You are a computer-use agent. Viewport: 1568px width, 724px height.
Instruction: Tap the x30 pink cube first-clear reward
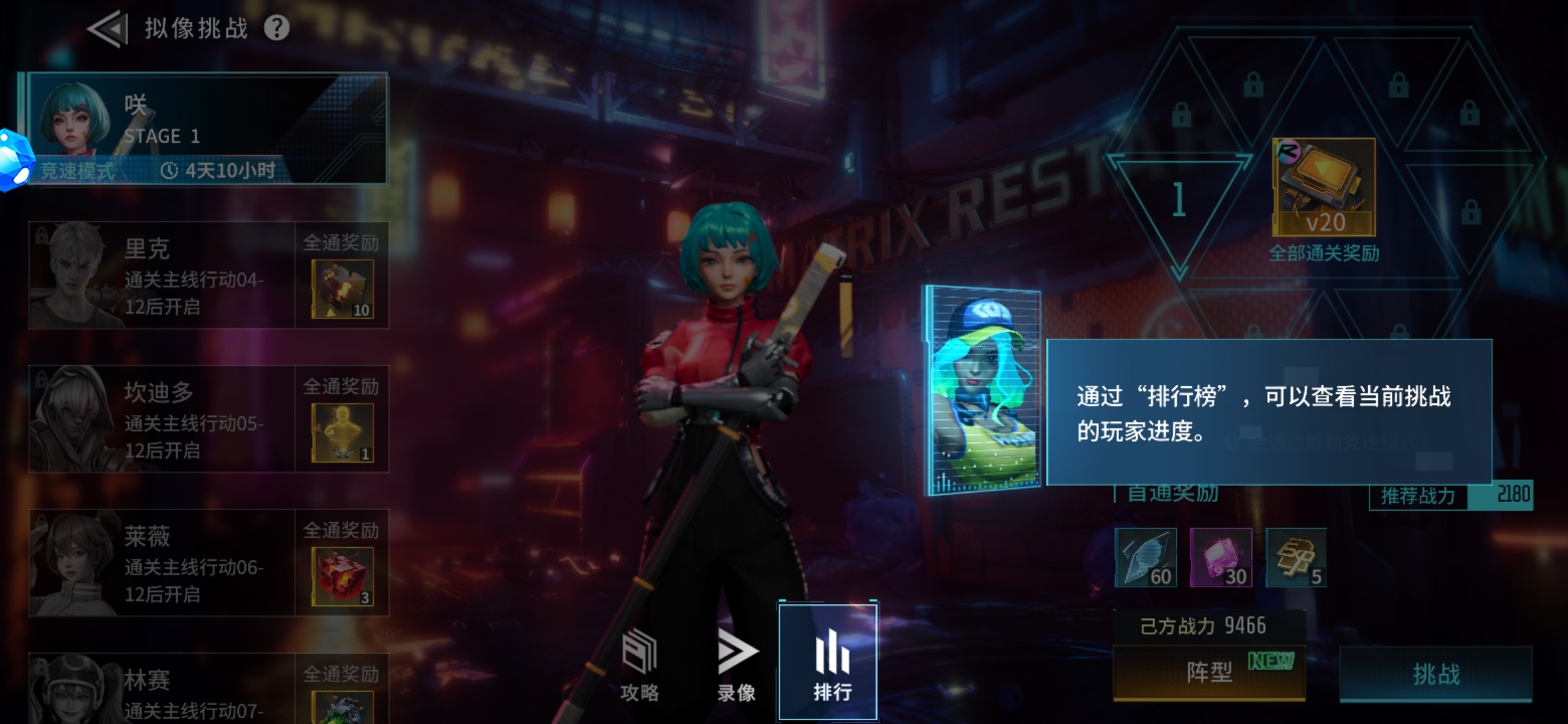(x=1221, y=556)
